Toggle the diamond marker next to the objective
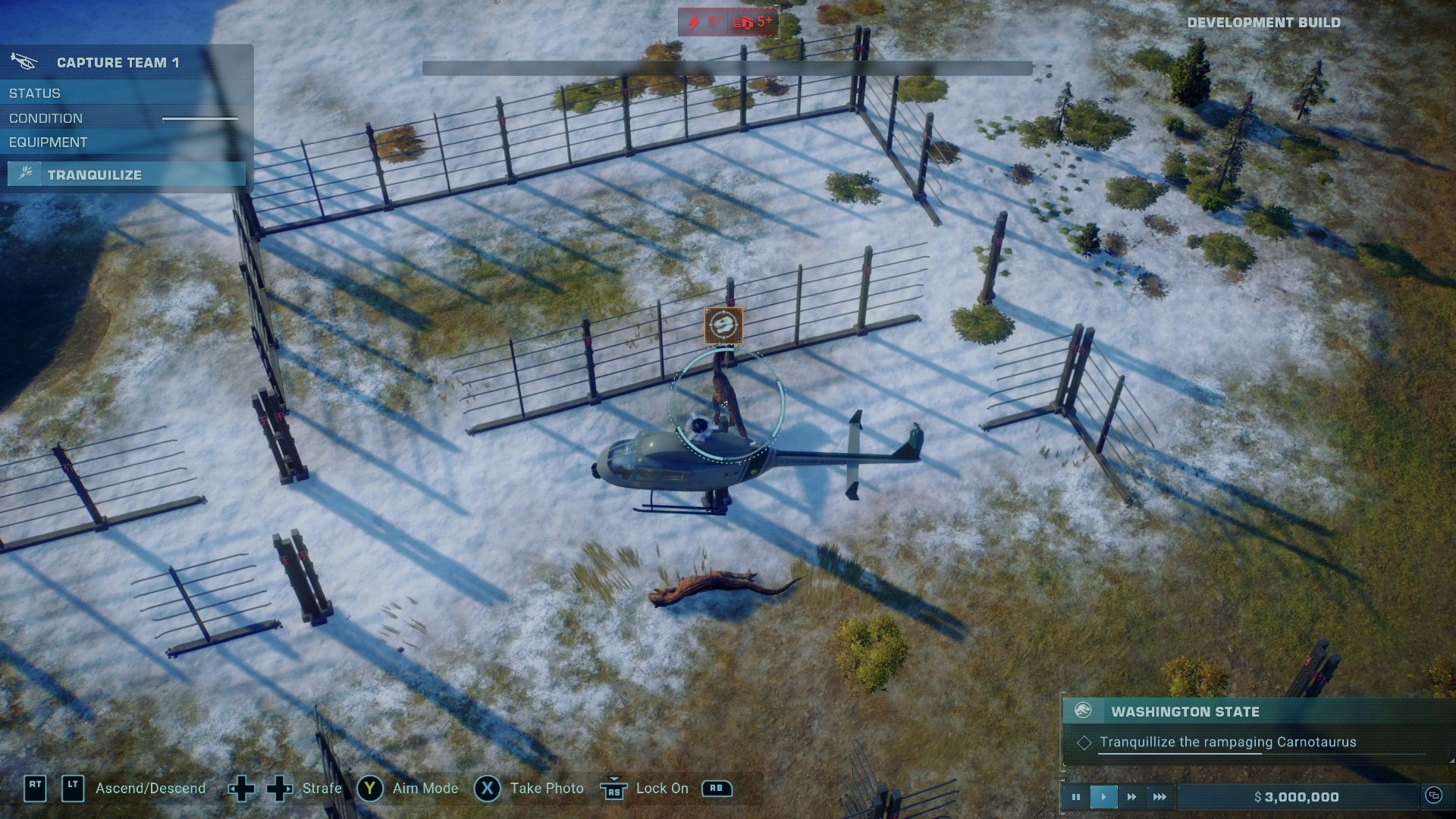Image resolution: width=1456 pixels, height=819 pixels. (x=1084, y=742)
